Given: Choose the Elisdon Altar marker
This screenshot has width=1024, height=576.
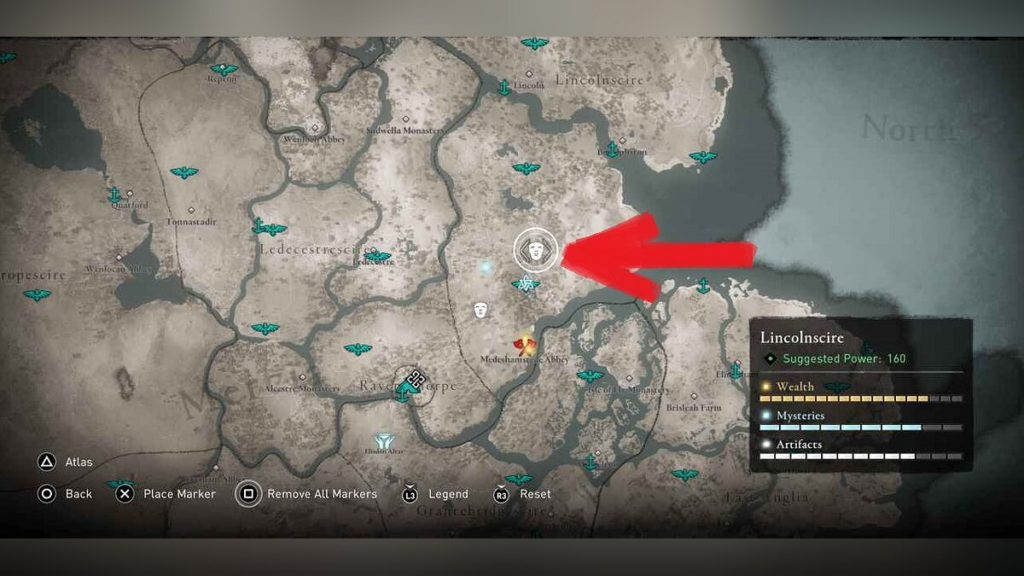Looking at the screenshot, I should [x=383, y=441].
